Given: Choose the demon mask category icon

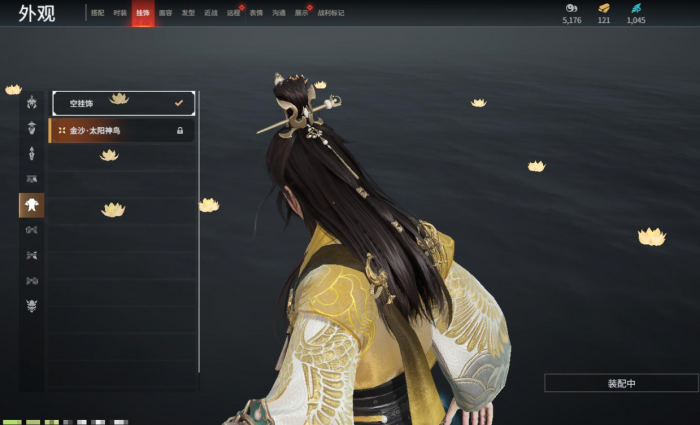Looking at the screenshot, I should pyautogui.click(x=32, y=306).
